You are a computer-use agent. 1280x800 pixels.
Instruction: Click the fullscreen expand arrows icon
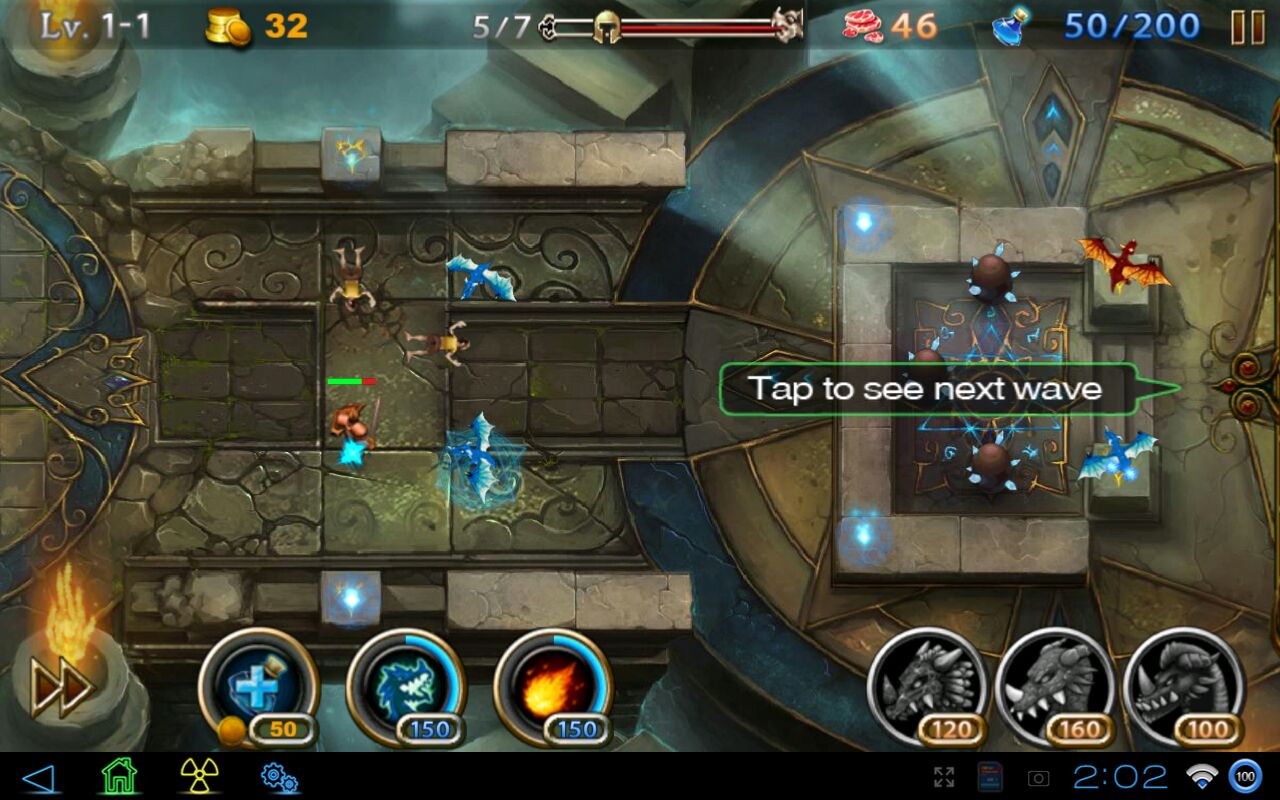(943, 777)
